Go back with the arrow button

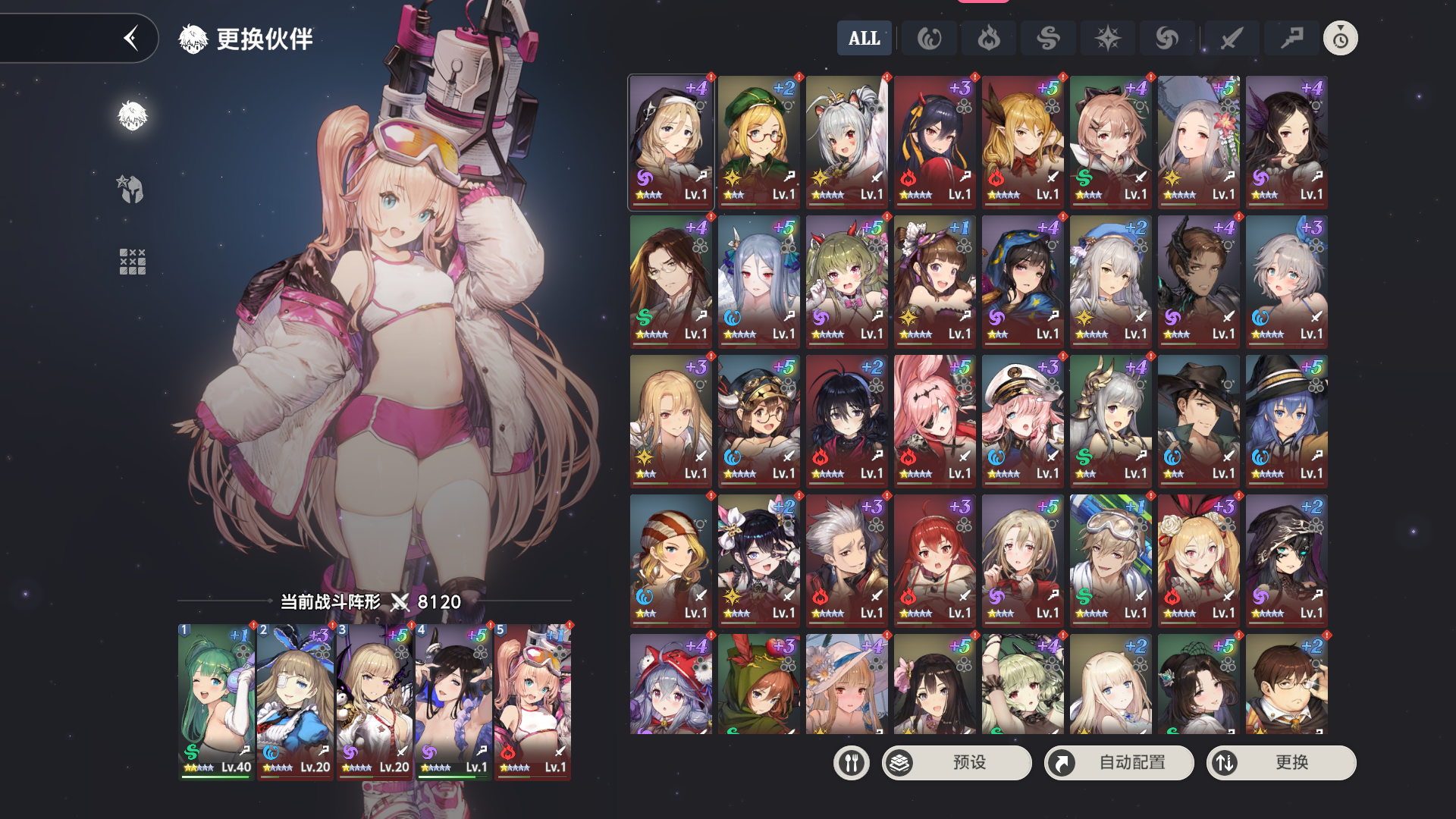(131, 38)
